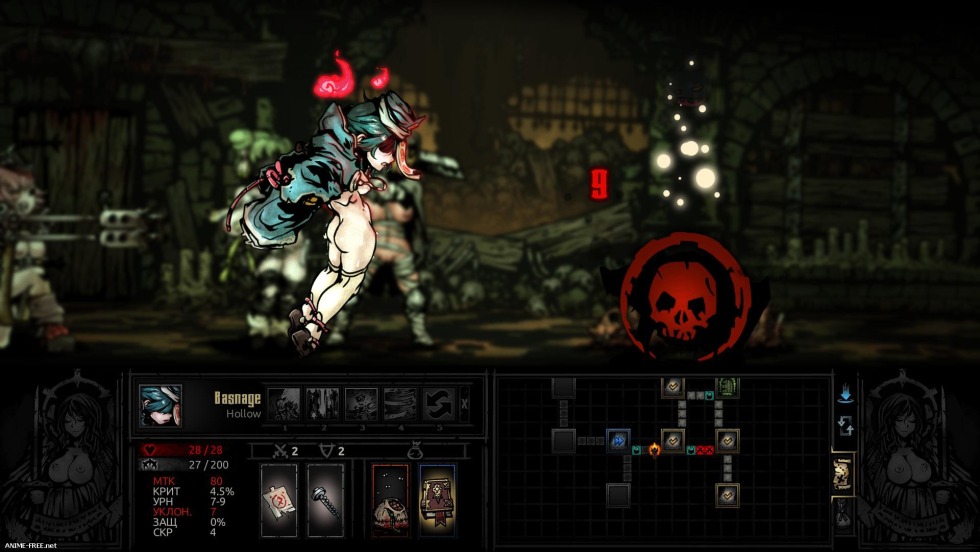Open the red-bordered sack item card

(x=390, y=499)
